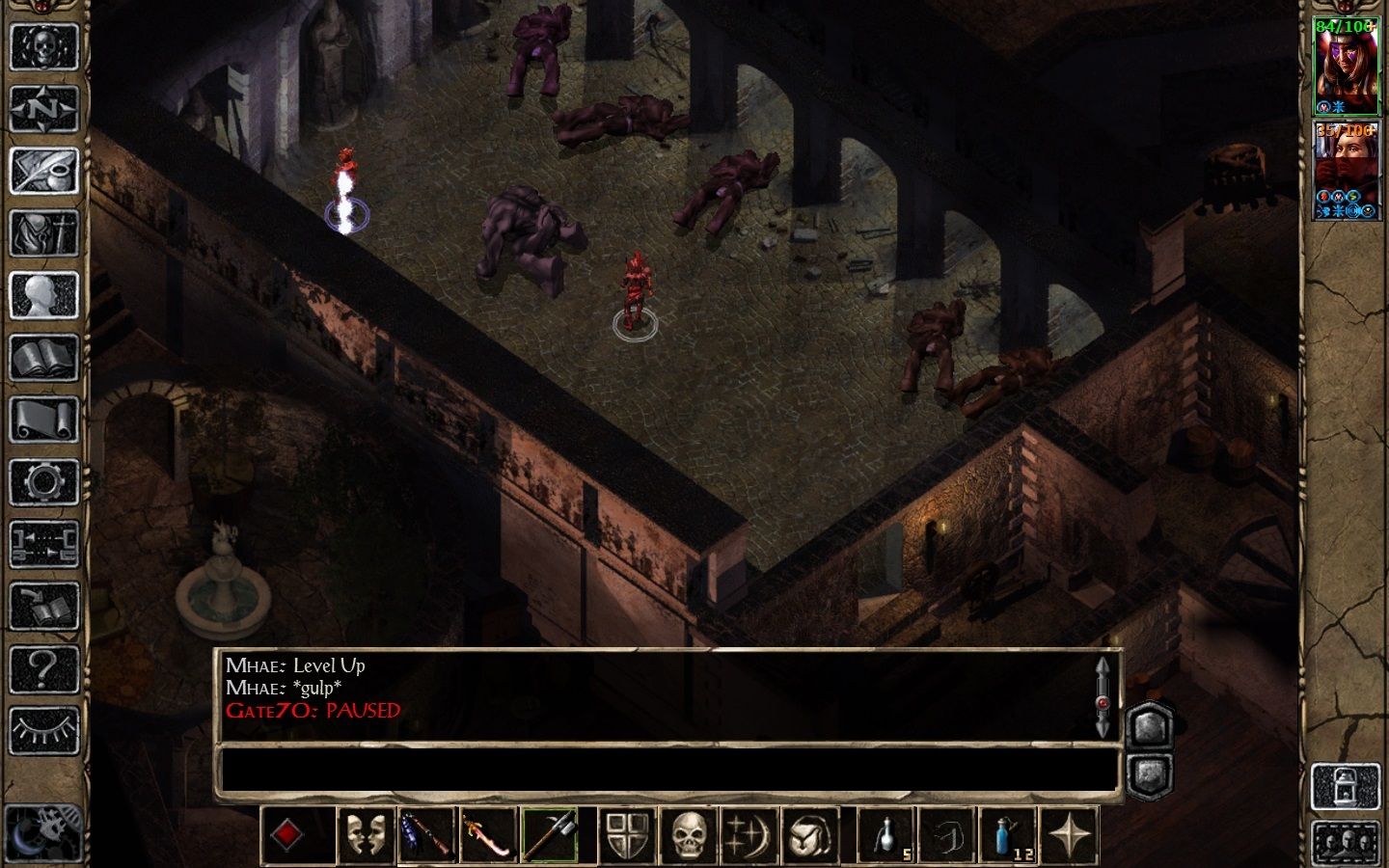
Task: View the character record silhouette icon
Action: [x=44, y=294]
